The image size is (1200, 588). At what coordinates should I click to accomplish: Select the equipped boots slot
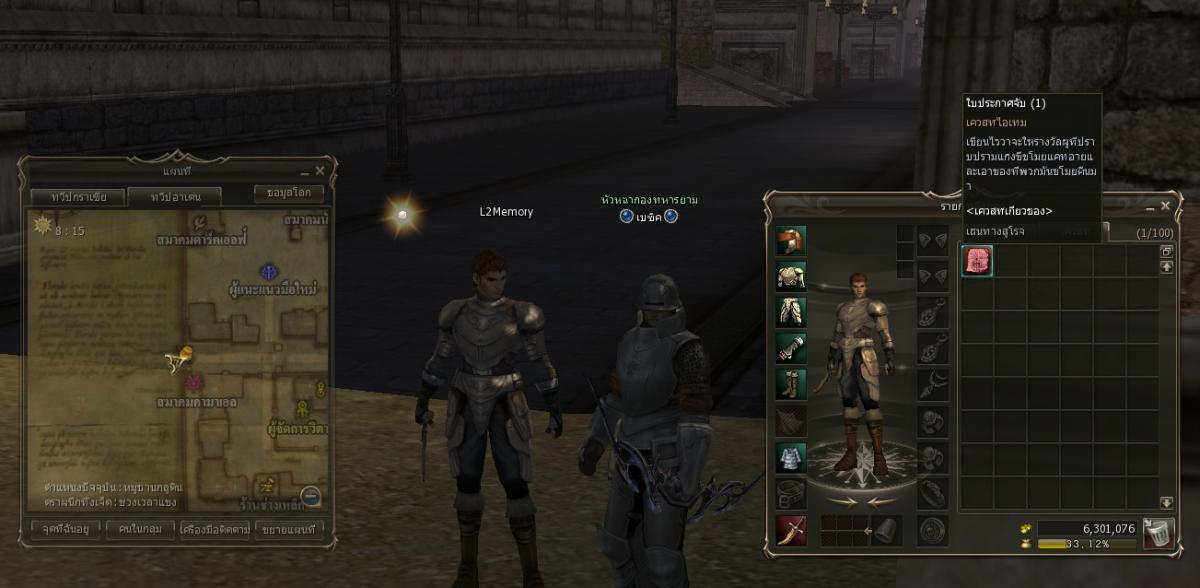pyautogui.click(x=791, y=383)
